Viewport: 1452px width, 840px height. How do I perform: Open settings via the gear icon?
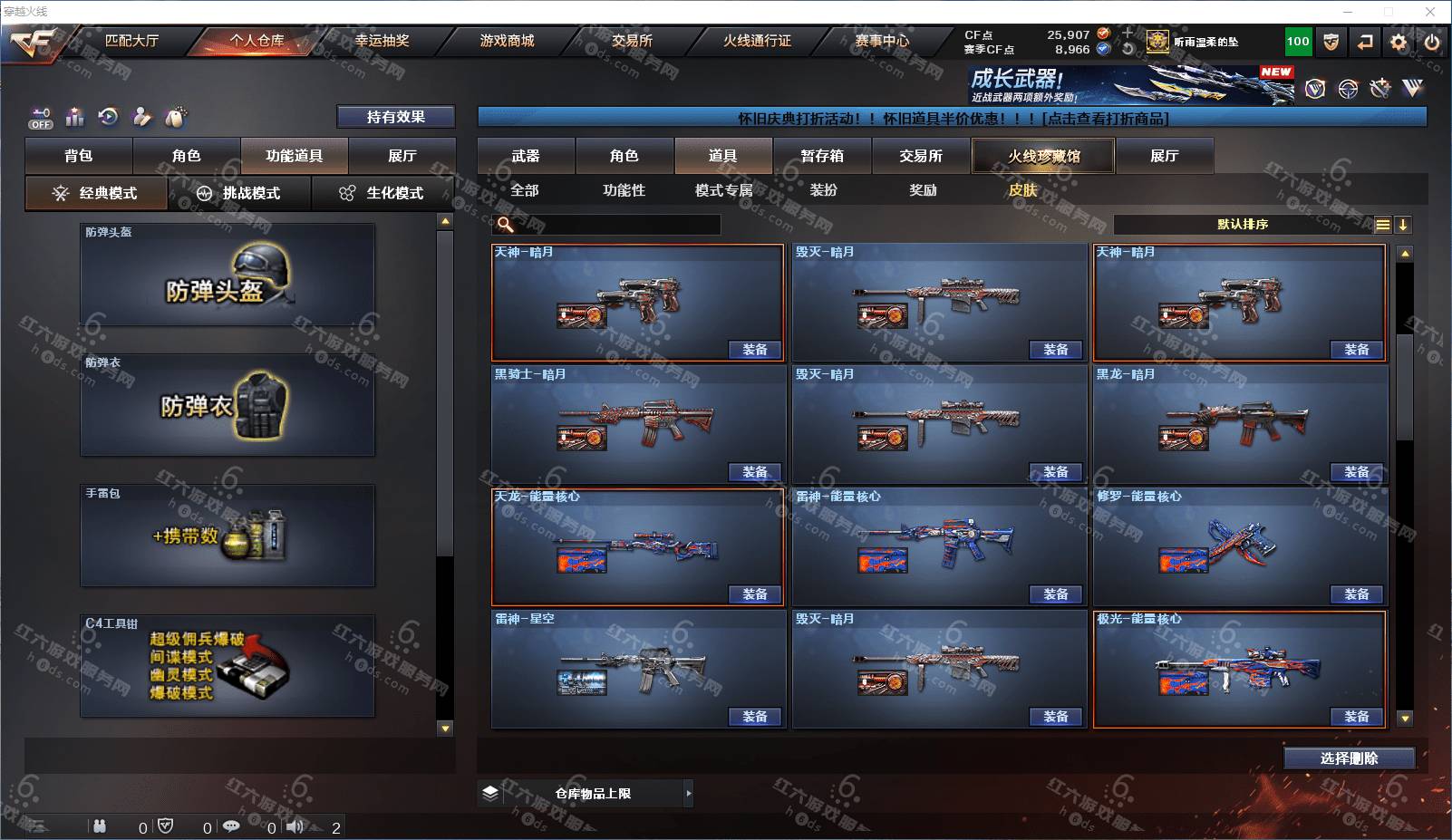click(1399, 42)
